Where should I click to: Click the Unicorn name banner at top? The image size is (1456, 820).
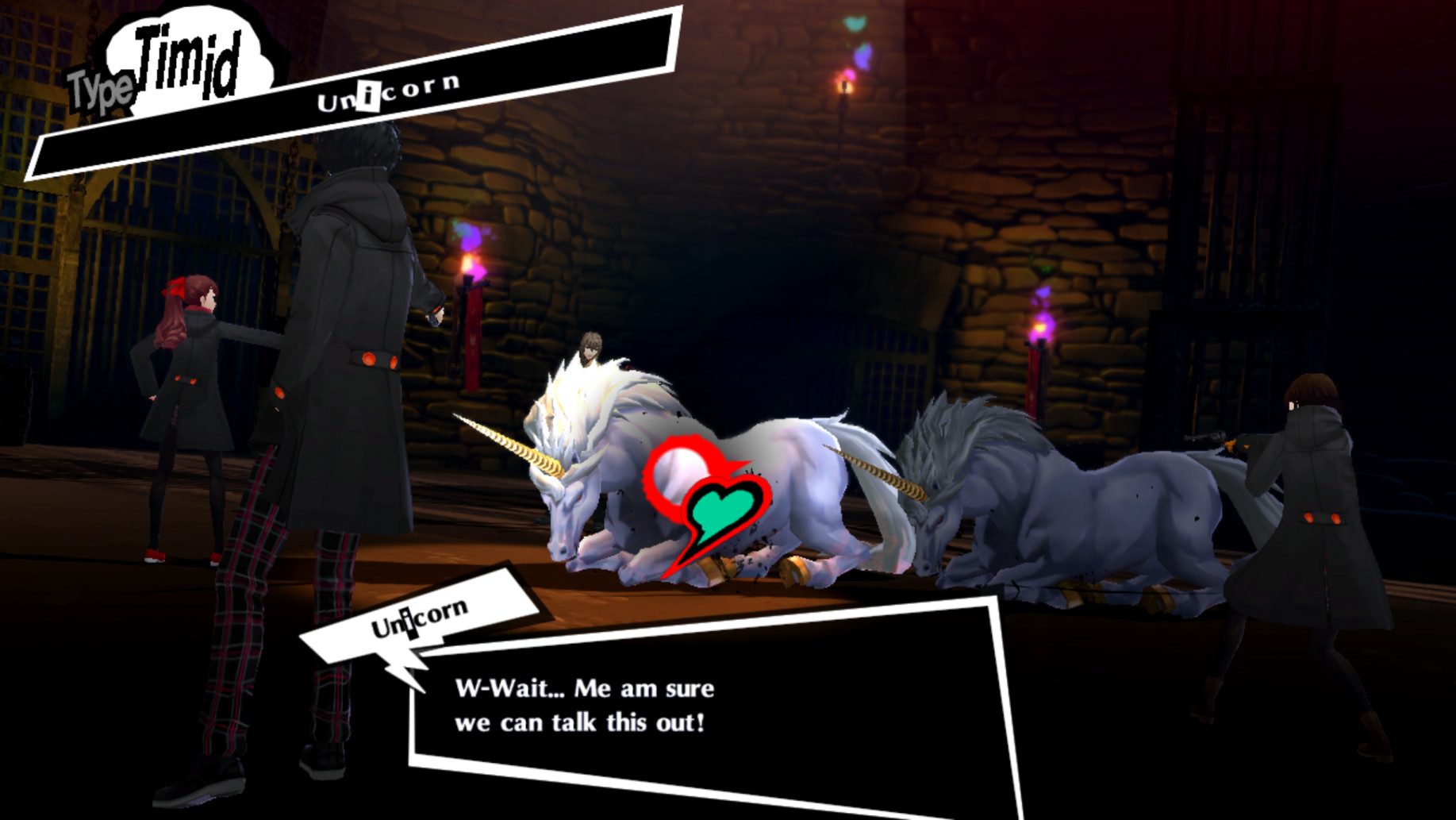389,91
